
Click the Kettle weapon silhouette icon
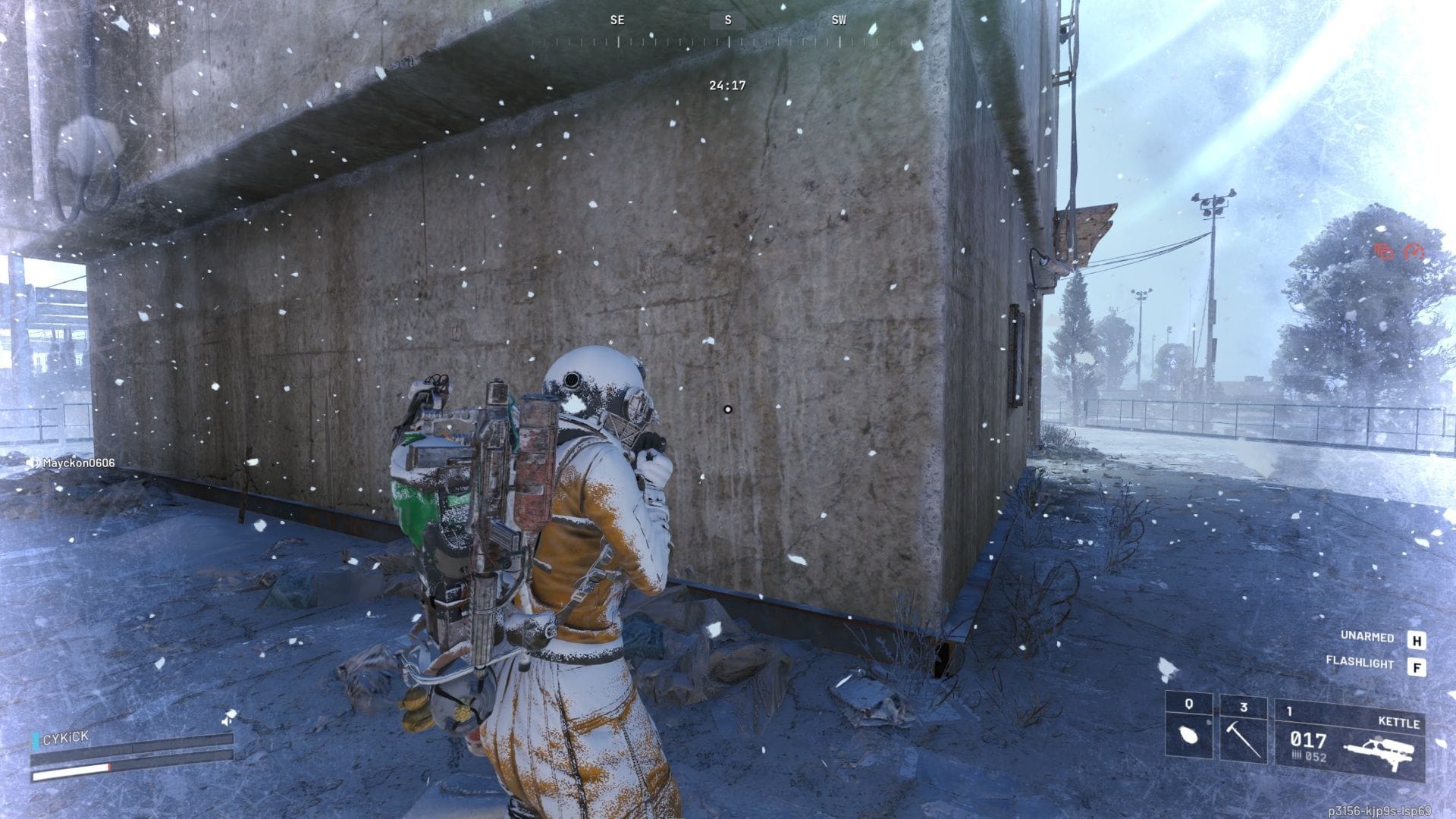1380,749
